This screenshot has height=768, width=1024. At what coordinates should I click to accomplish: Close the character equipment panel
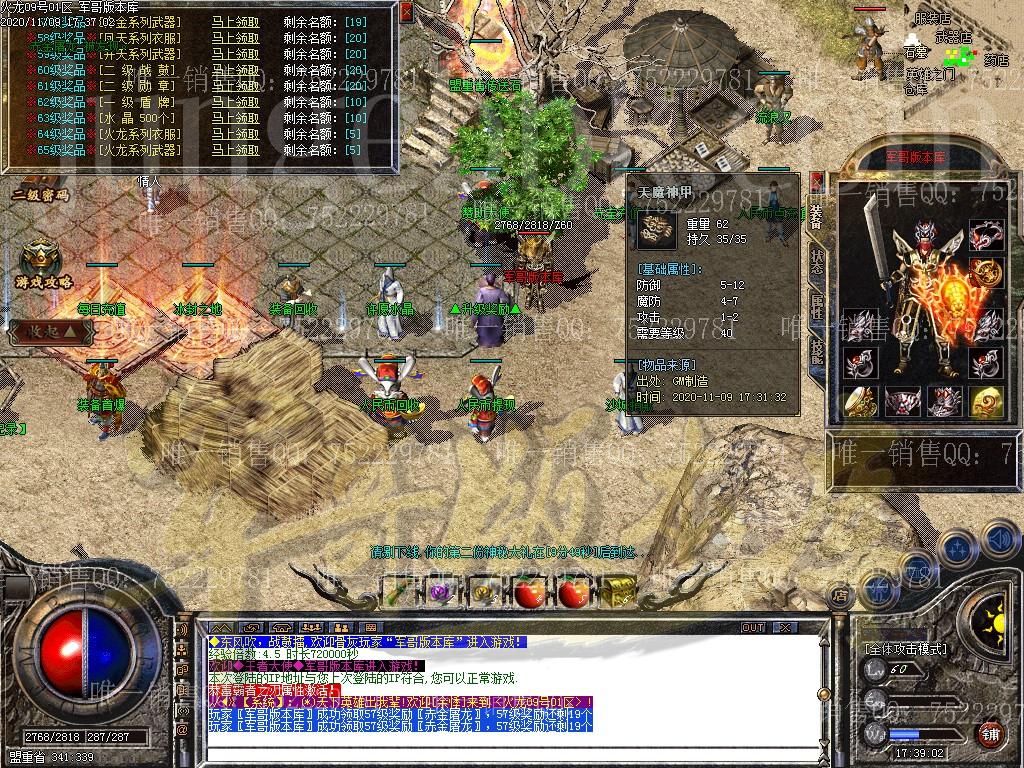(816, 181)
